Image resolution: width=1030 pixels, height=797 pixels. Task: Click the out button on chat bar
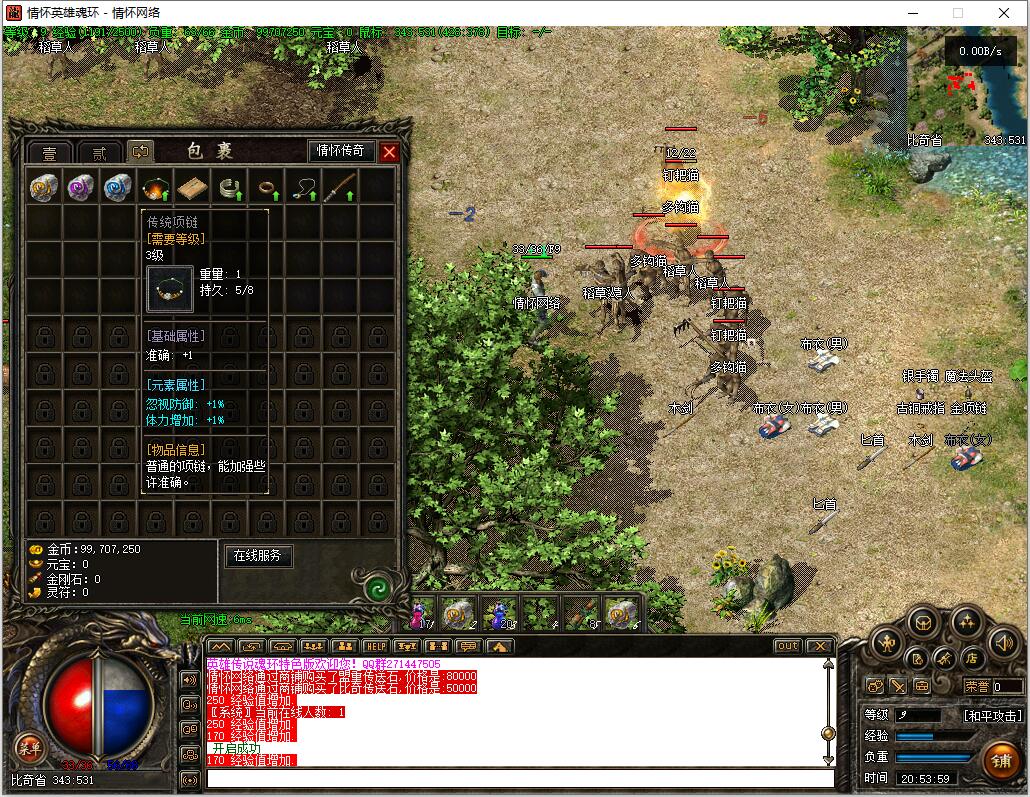coord(788,646)
